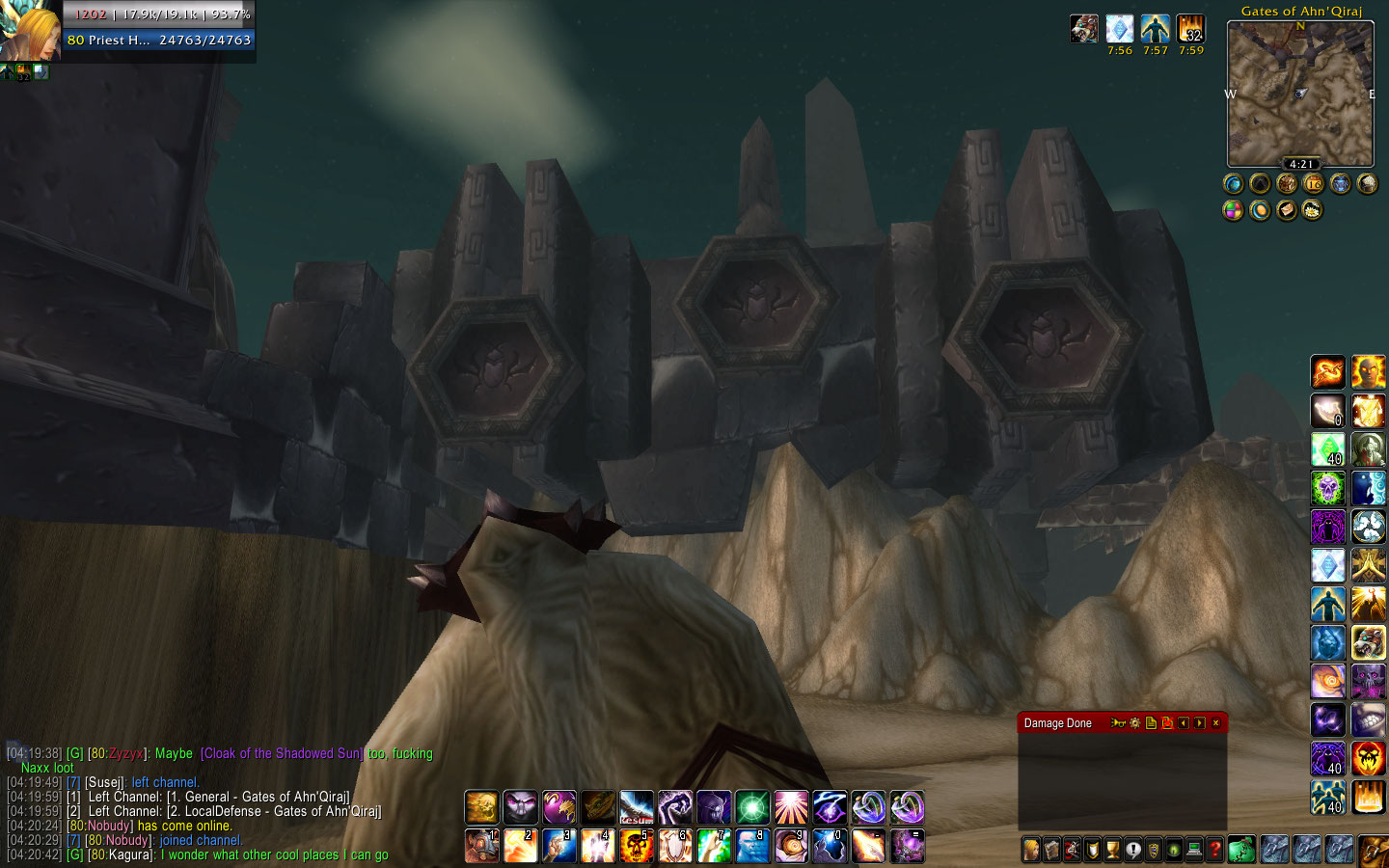This screenshot has height=868, width=1389.
Task: Click the bear form buff icon
Action: pos(1084,29)
